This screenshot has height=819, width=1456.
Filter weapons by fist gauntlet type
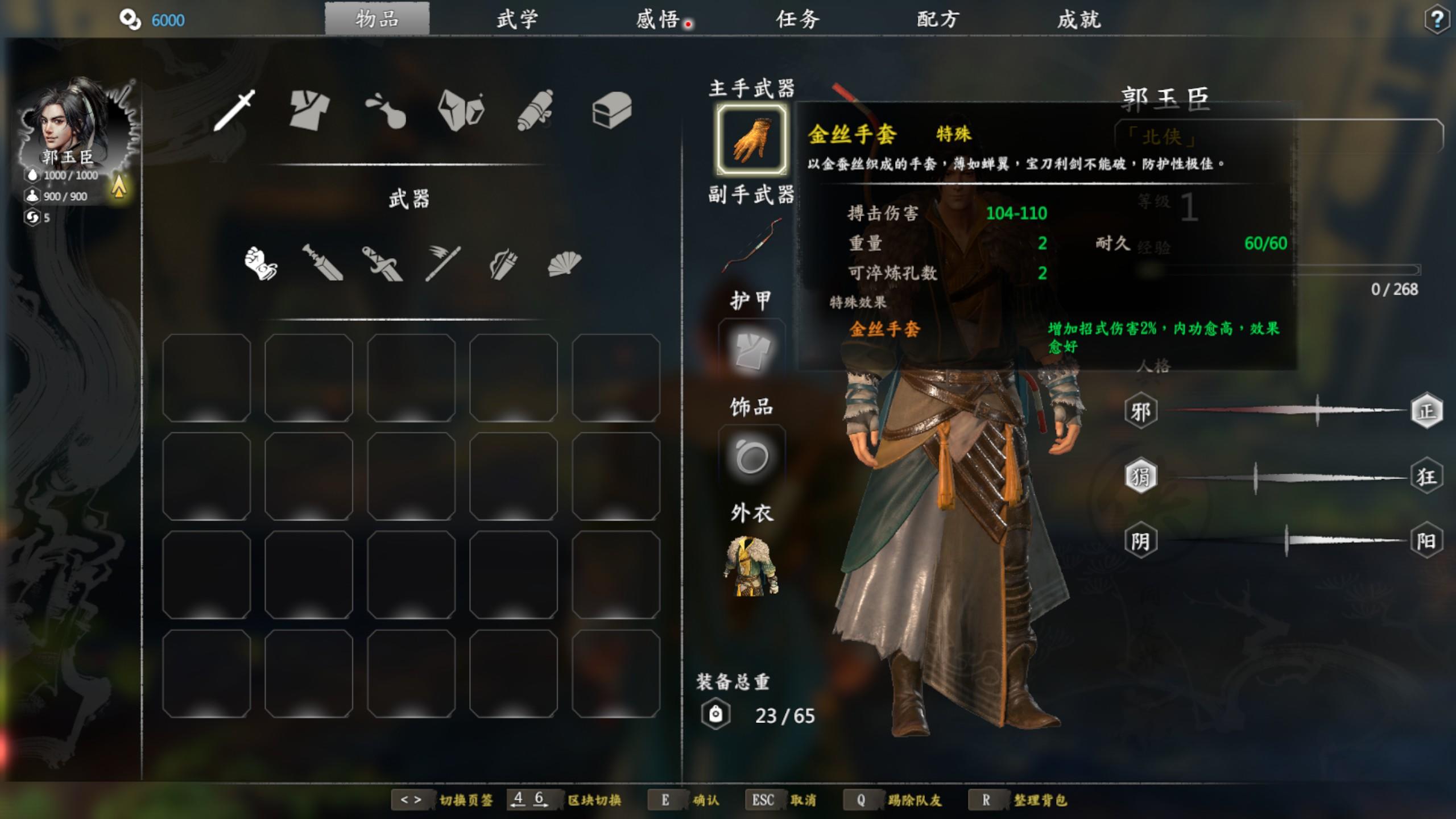[x=261, y=263]
